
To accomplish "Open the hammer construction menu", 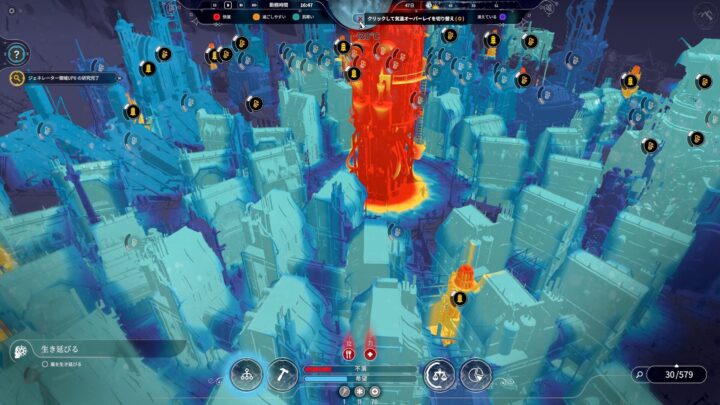I will (x=282, y=375).
